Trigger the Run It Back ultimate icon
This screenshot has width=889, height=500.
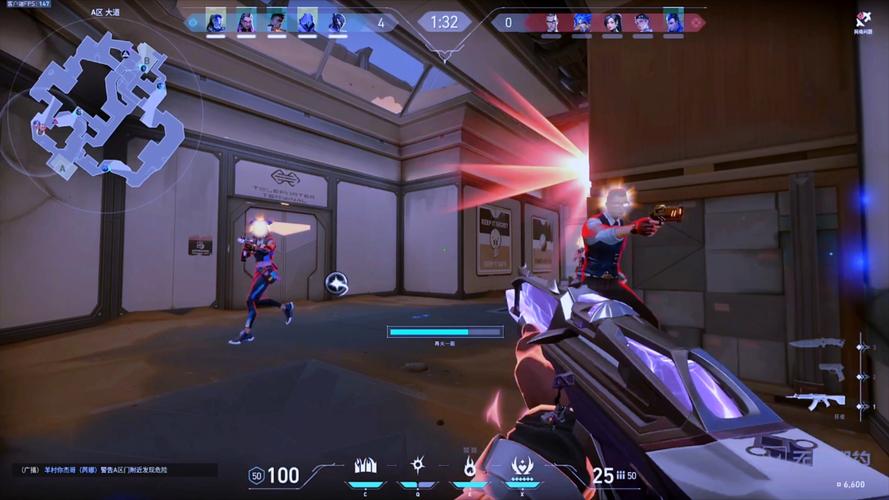(520, 466)
